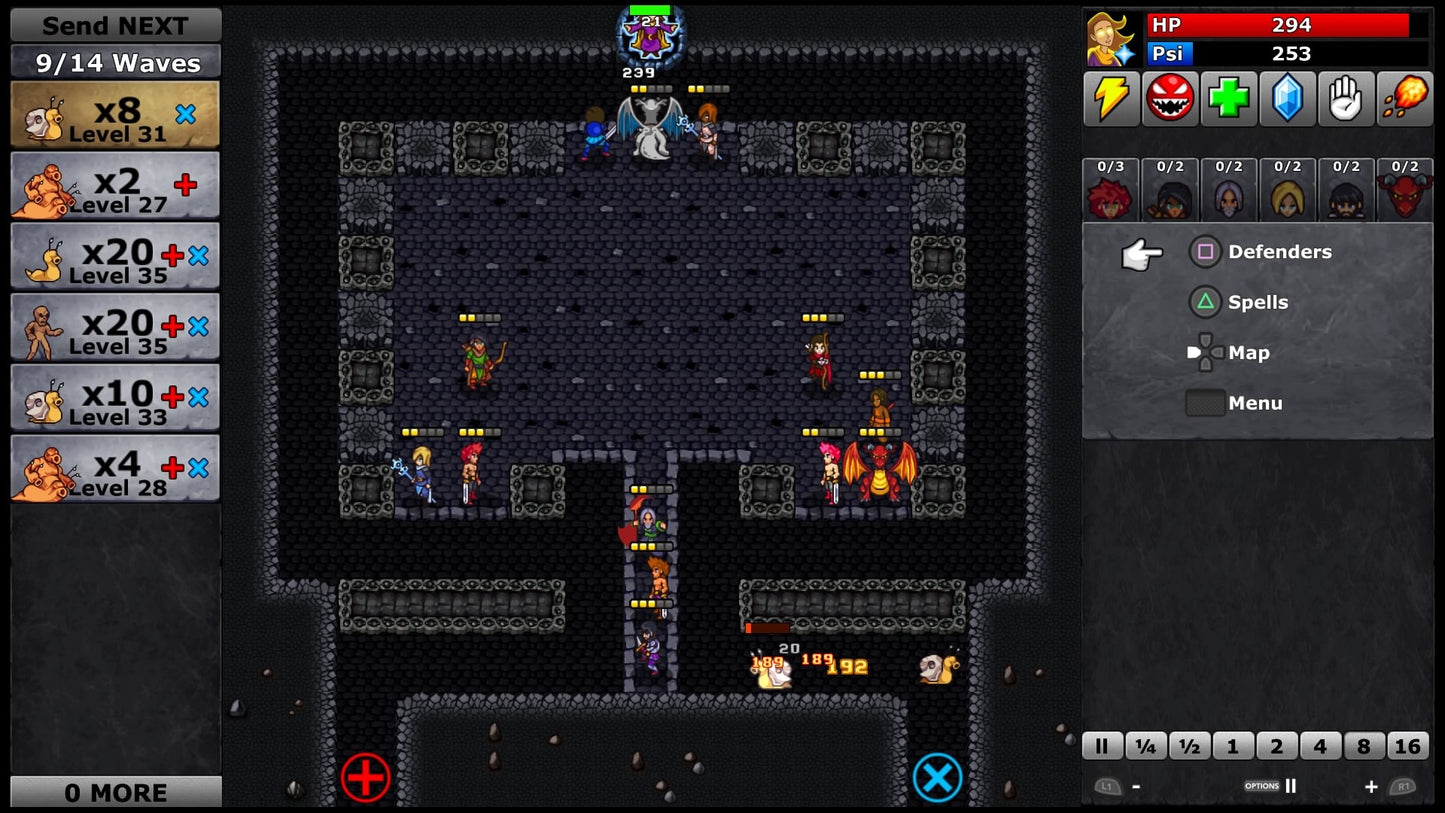Toggle the blue x on the Level 31 snail wave

click(x=183, y=114)
